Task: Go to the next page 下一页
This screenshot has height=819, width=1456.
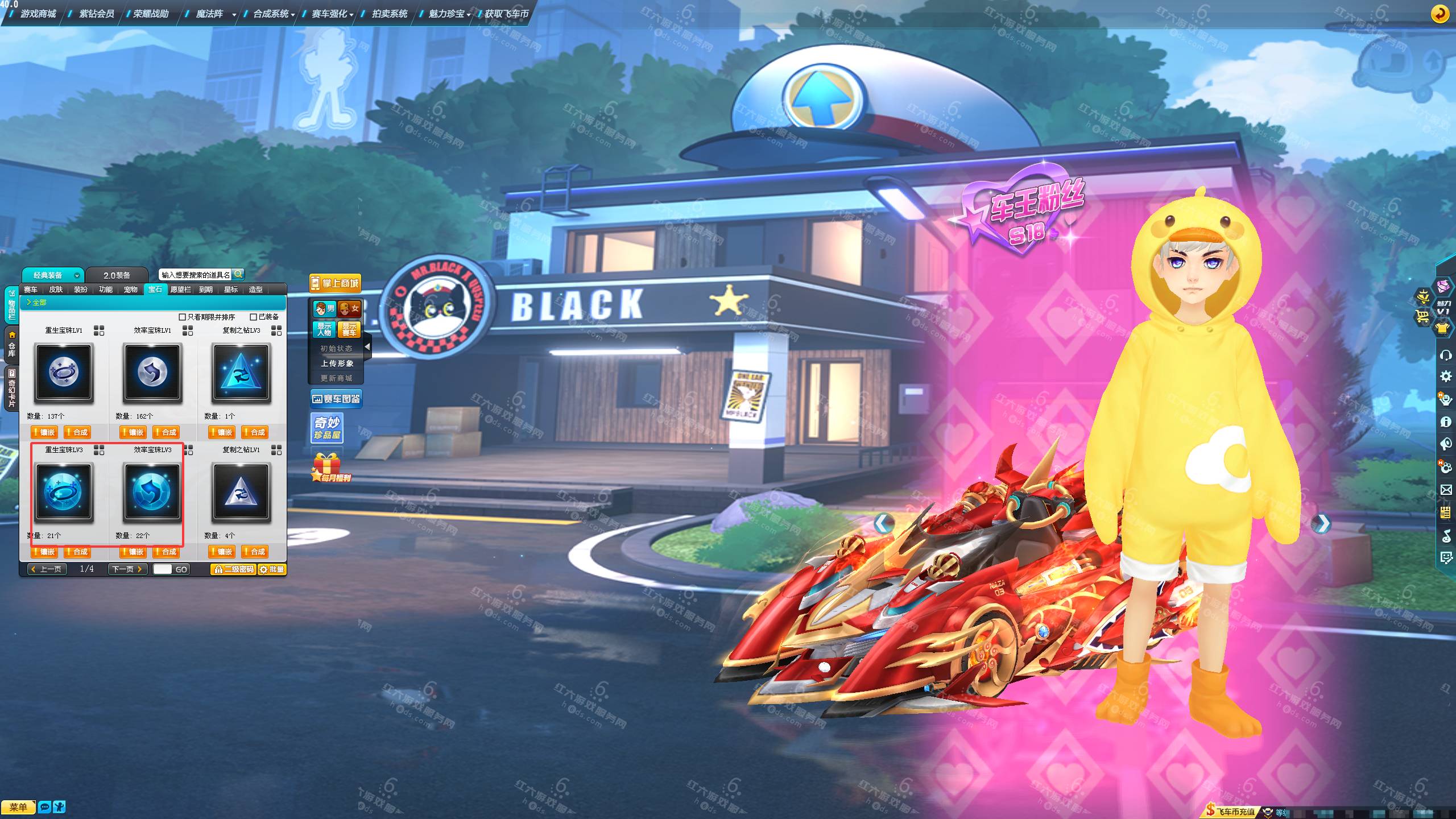Action: pos(127,569)
